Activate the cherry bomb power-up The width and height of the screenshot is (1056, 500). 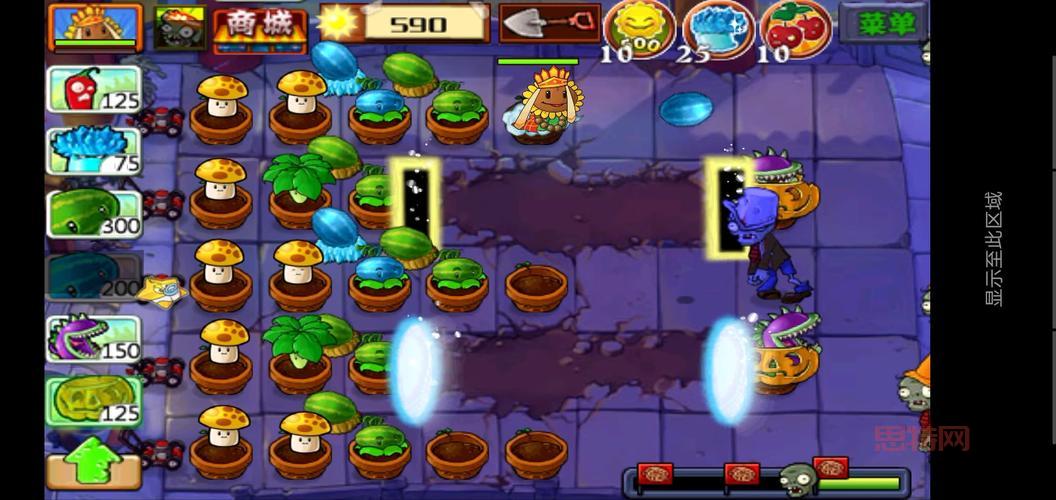[795, 26]
